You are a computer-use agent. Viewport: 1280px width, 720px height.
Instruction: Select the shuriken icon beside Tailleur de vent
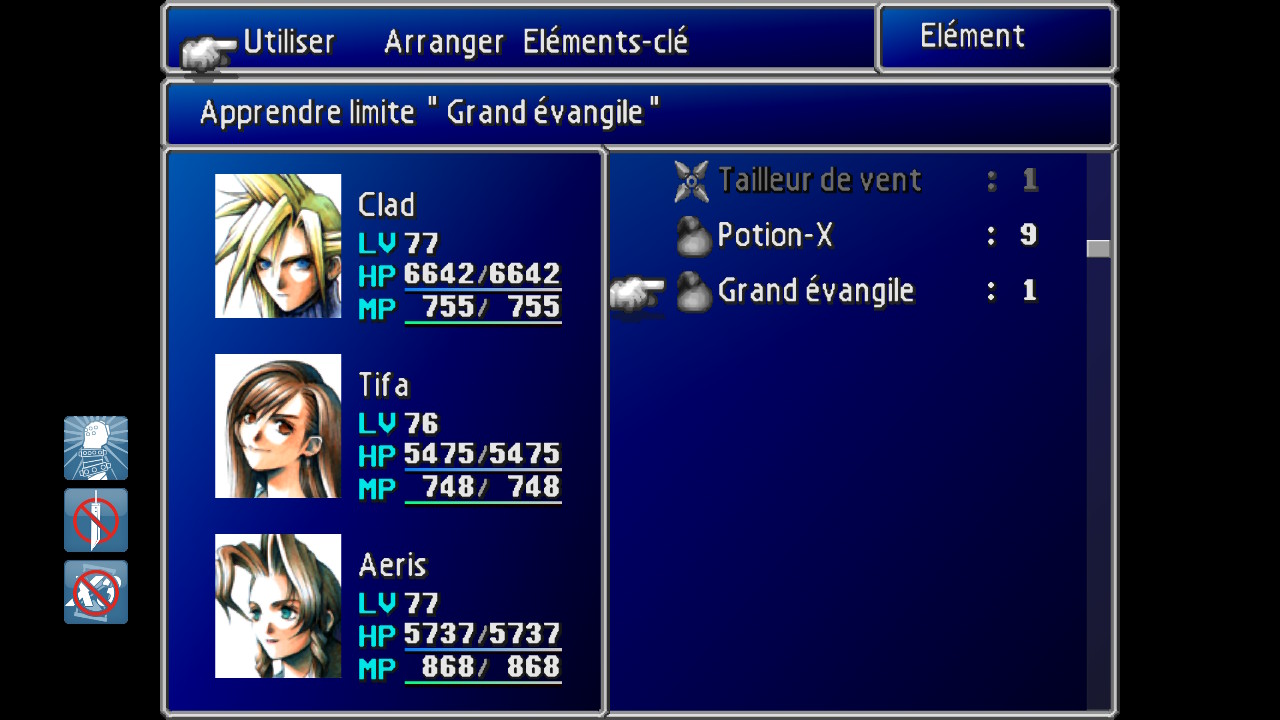[690, 180]
